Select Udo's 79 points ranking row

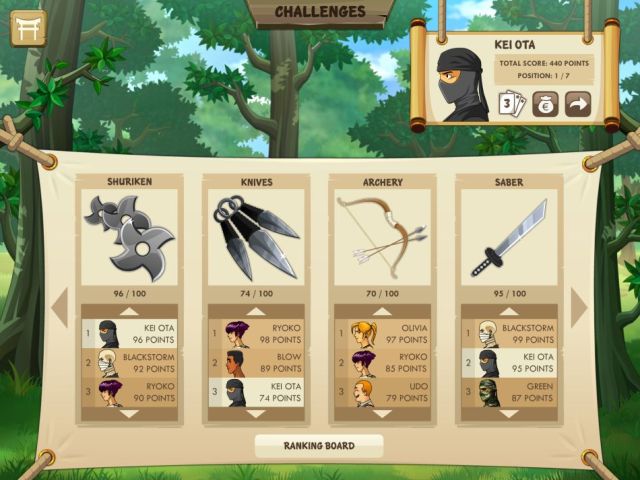click(382, 391)
